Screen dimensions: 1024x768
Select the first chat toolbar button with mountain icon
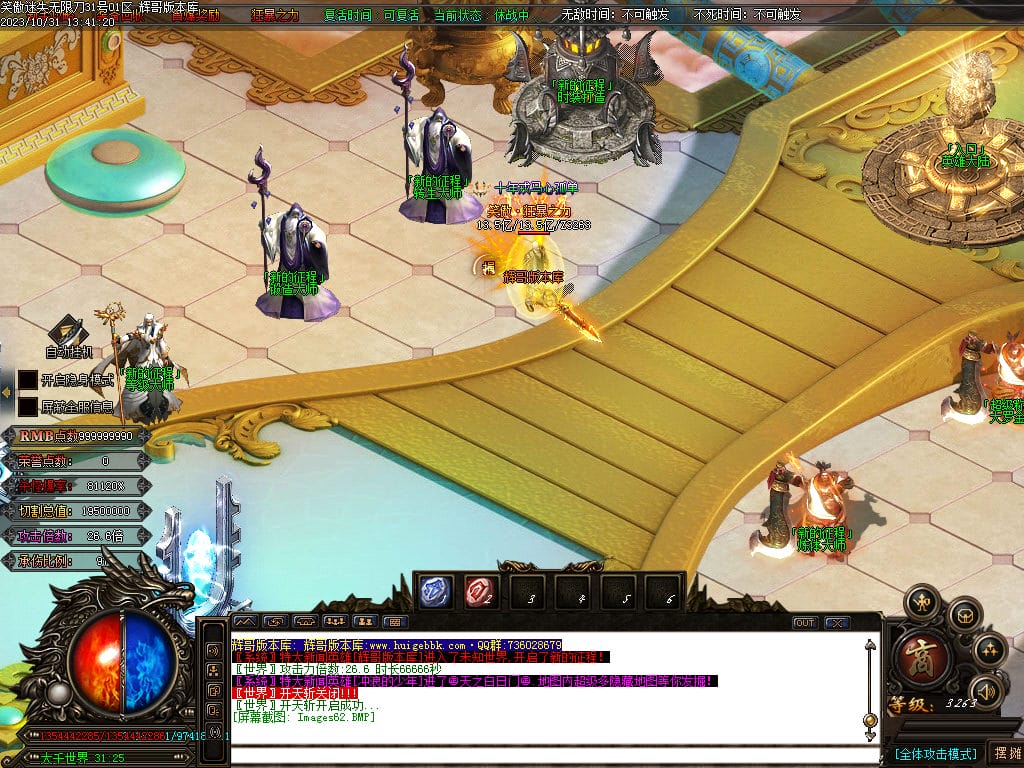[246, 622]
